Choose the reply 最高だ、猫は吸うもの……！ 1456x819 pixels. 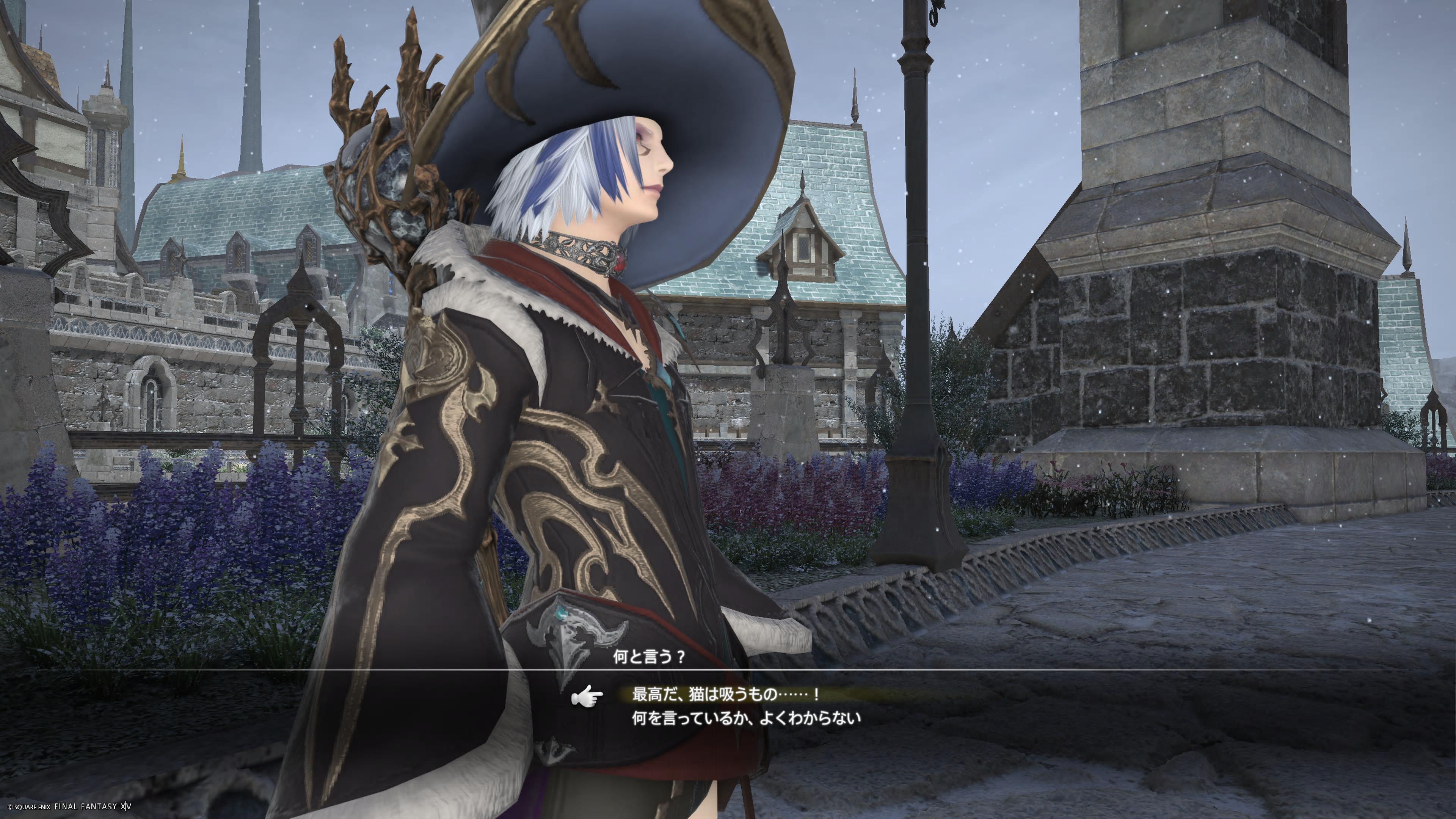(x=725, y=694)
